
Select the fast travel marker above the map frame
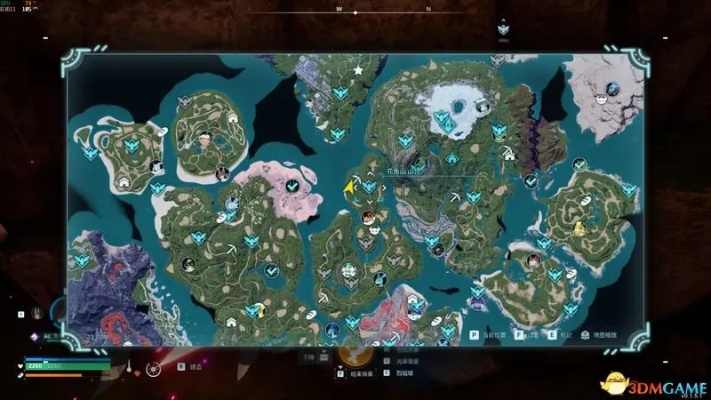tap(503, 30)
